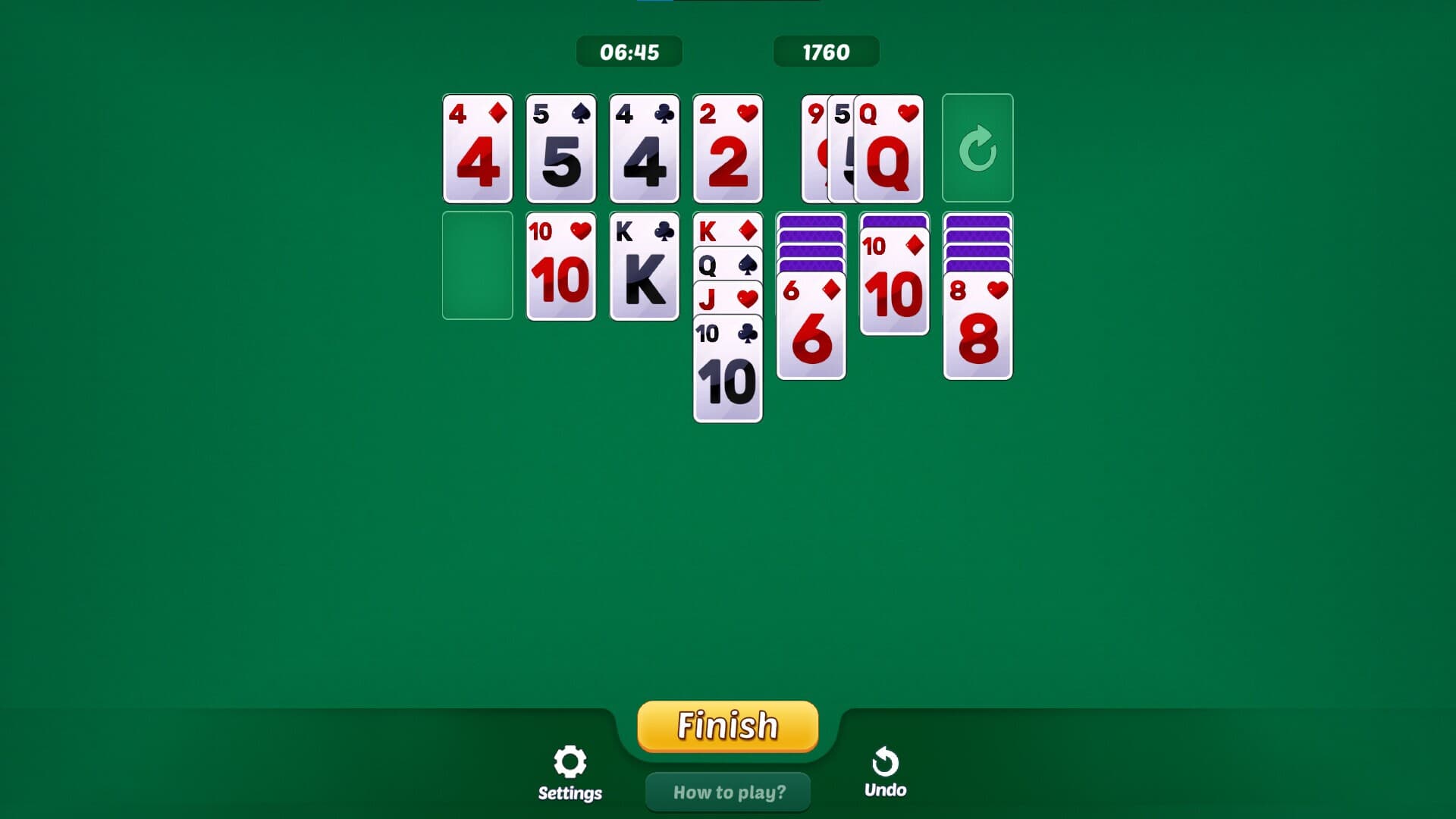This screenshot has height=819, width=1456.
Task: Click the recycle stock pile icon
Action: click(977, 148)
